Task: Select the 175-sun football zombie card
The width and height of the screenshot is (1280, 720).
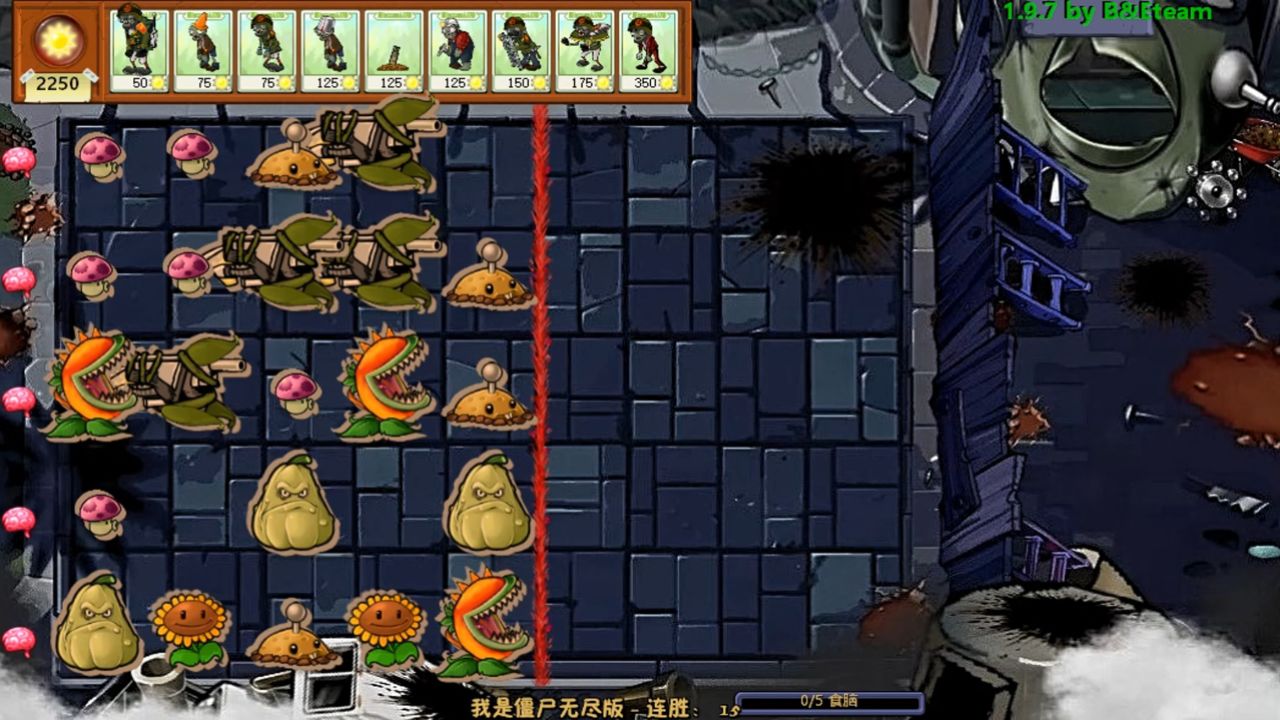Action: click(585, 50)
